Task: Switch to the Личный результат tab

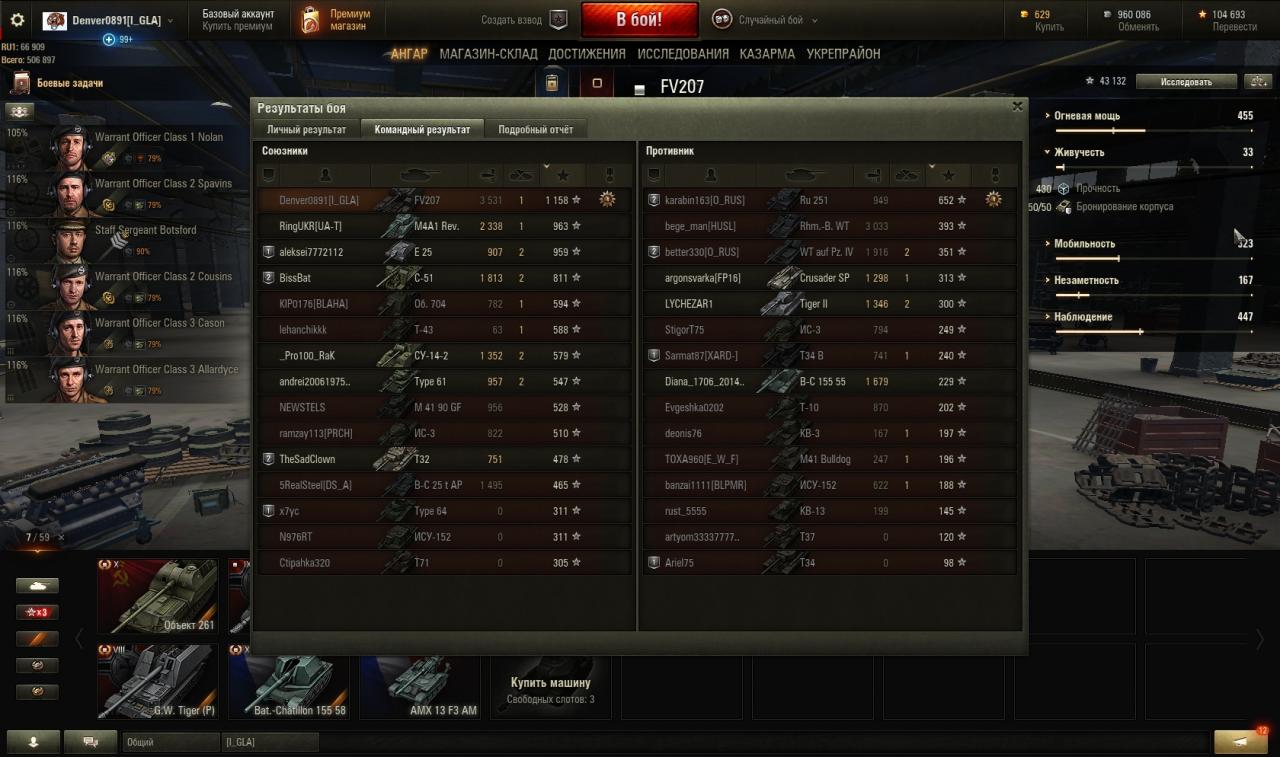Action: 306,130
